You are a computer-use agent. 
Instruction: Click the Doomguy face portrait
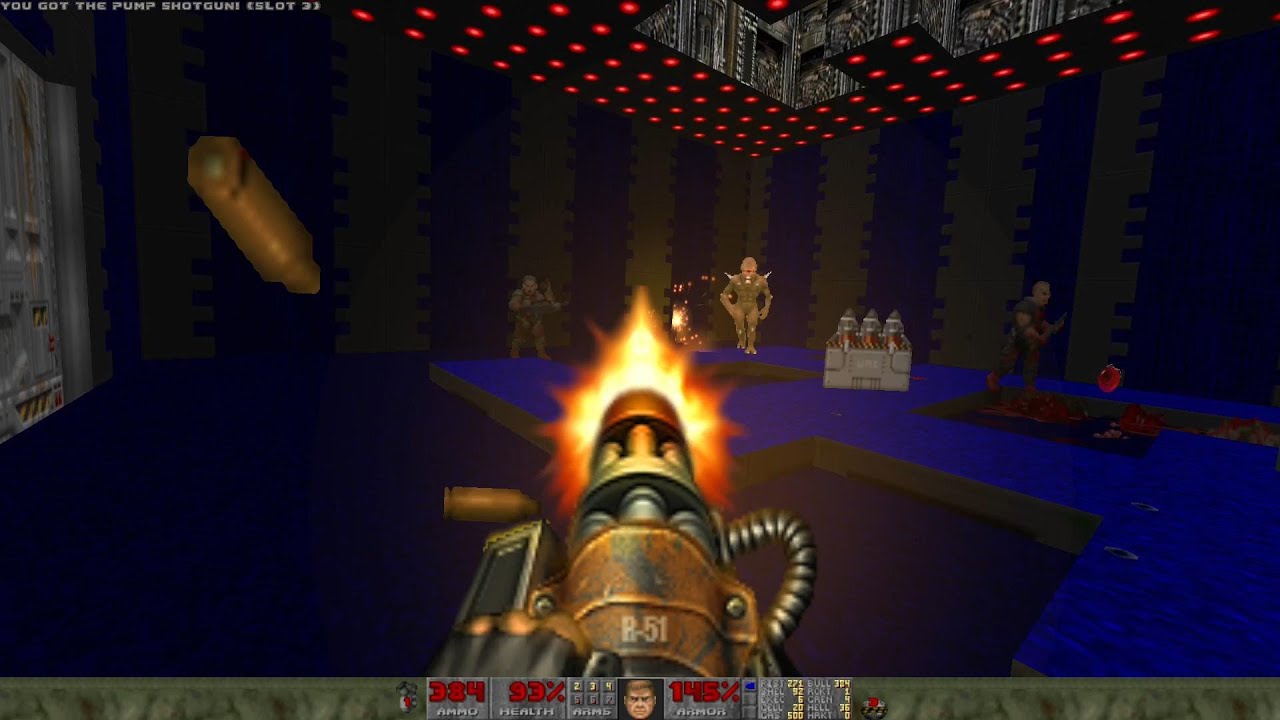tap(640, 698)
